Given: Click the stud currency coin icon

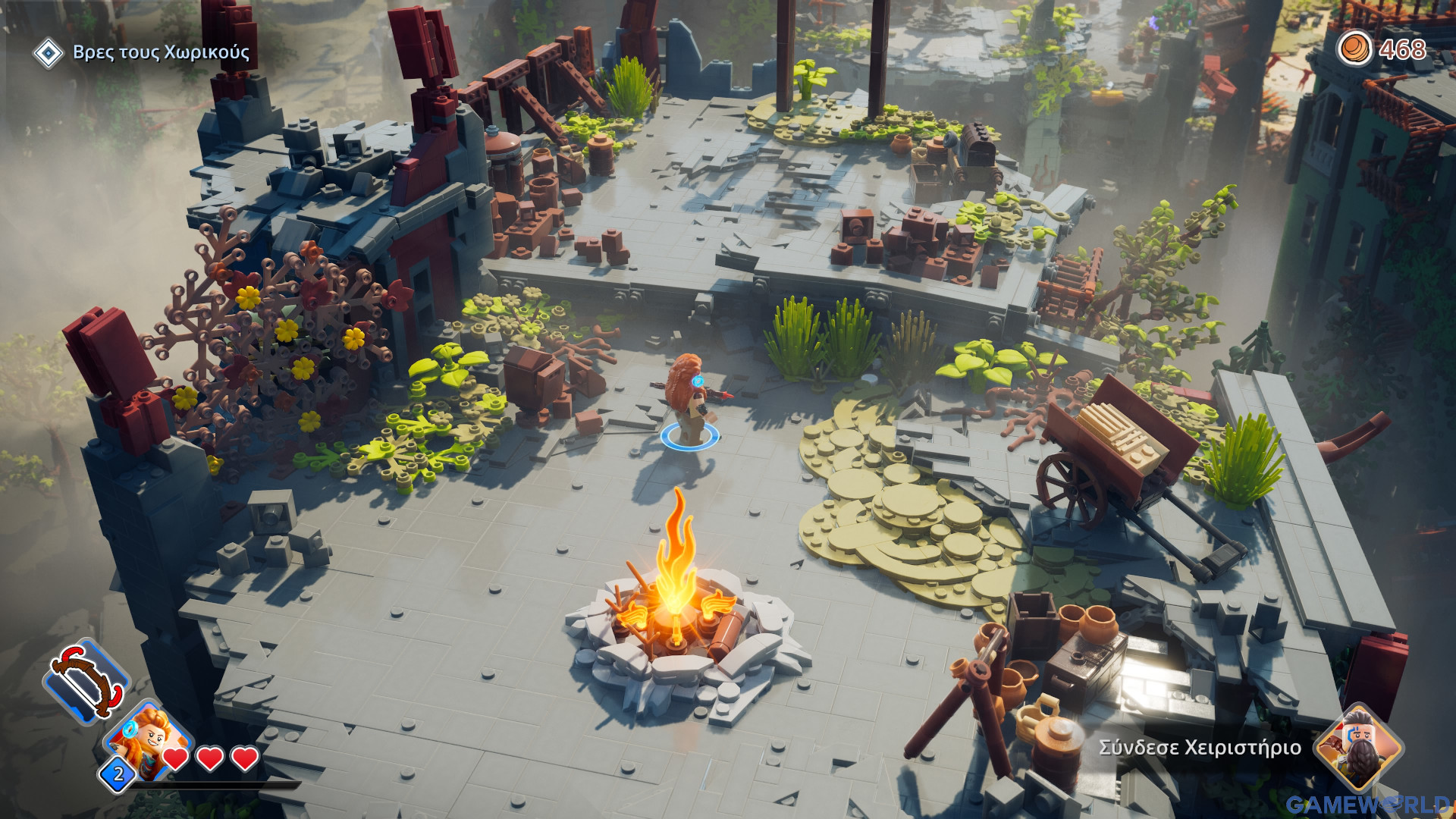Looking at the screenshot, I should [x=1354, y=49].
